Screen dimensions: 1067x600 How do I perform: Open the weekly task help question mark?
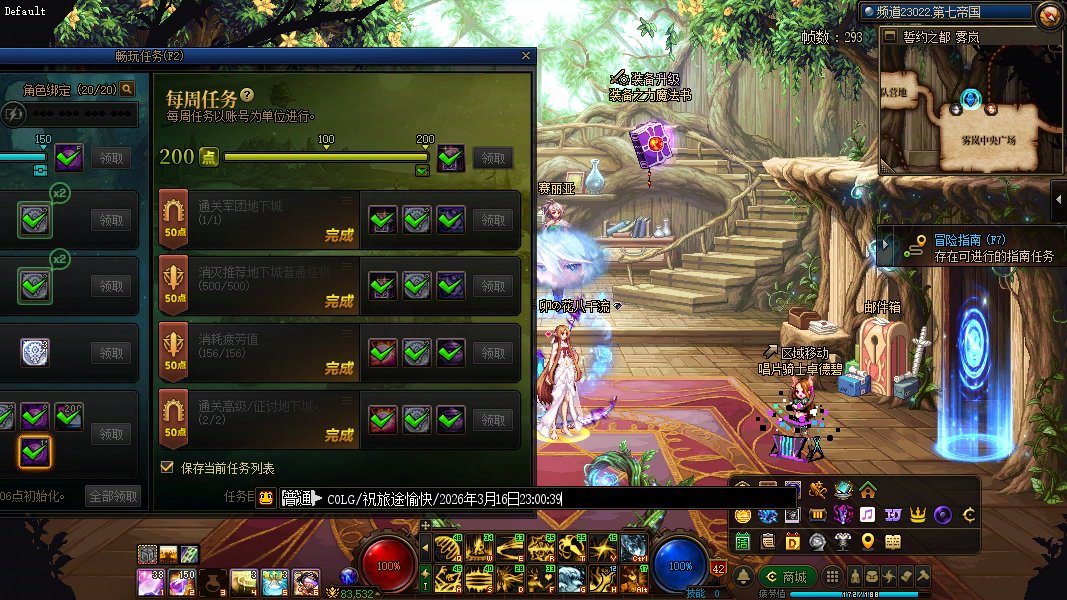pyautogui.click(x=247, y=96)
